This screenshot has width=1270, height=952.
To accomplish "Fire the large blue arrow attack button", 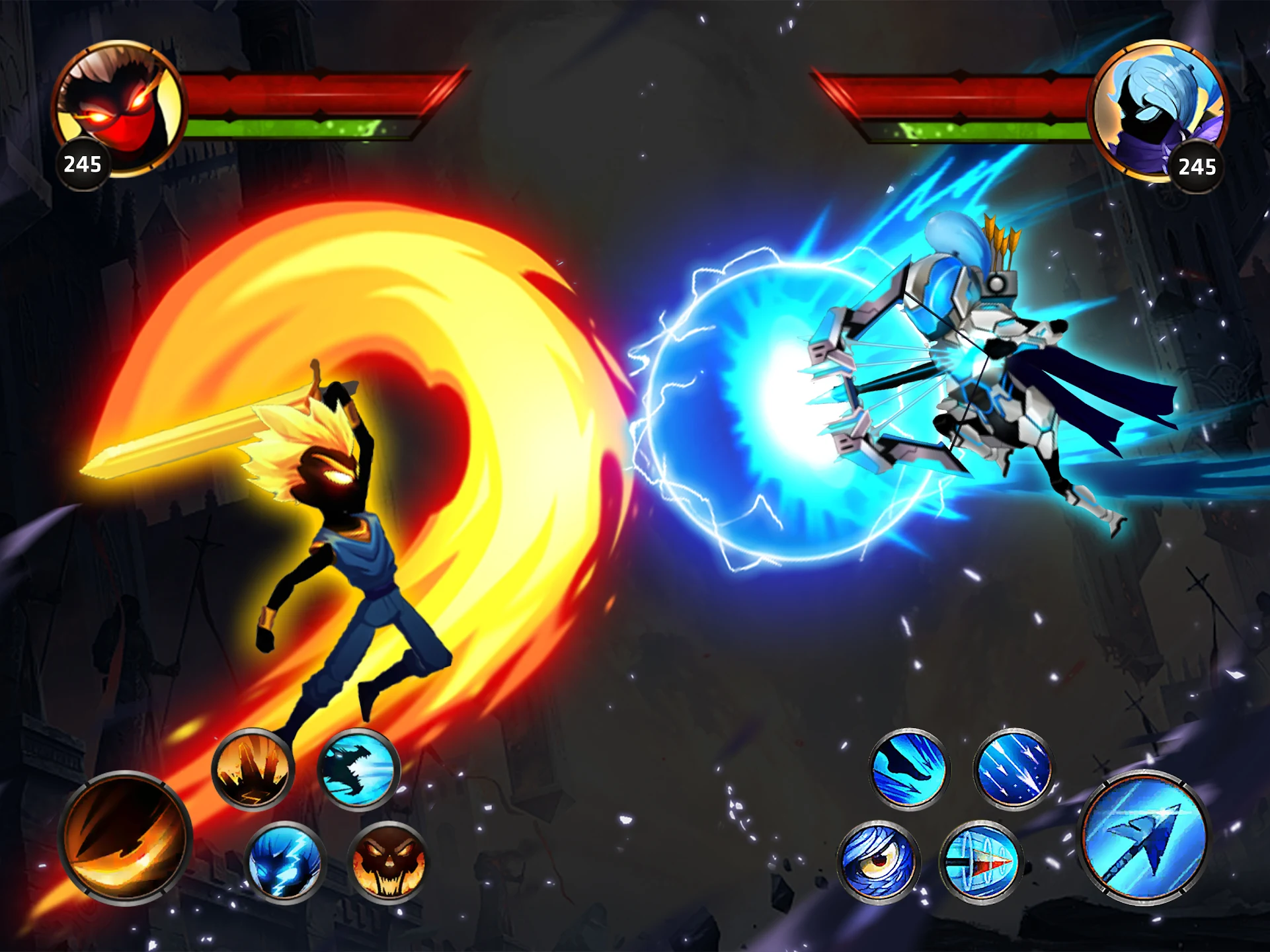I will [1144, 838].
